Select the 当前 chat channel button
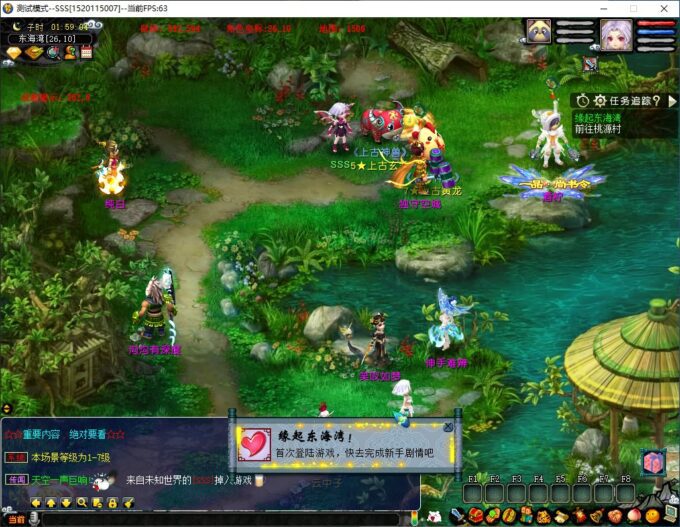The width and height of the screenshot is (680, 527). [13, 518]
